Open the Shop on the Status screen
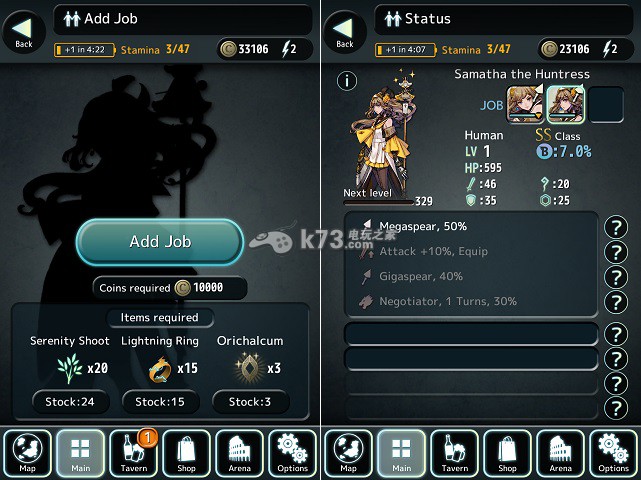This screenshot has width=641, height=480. click(507, 453)
